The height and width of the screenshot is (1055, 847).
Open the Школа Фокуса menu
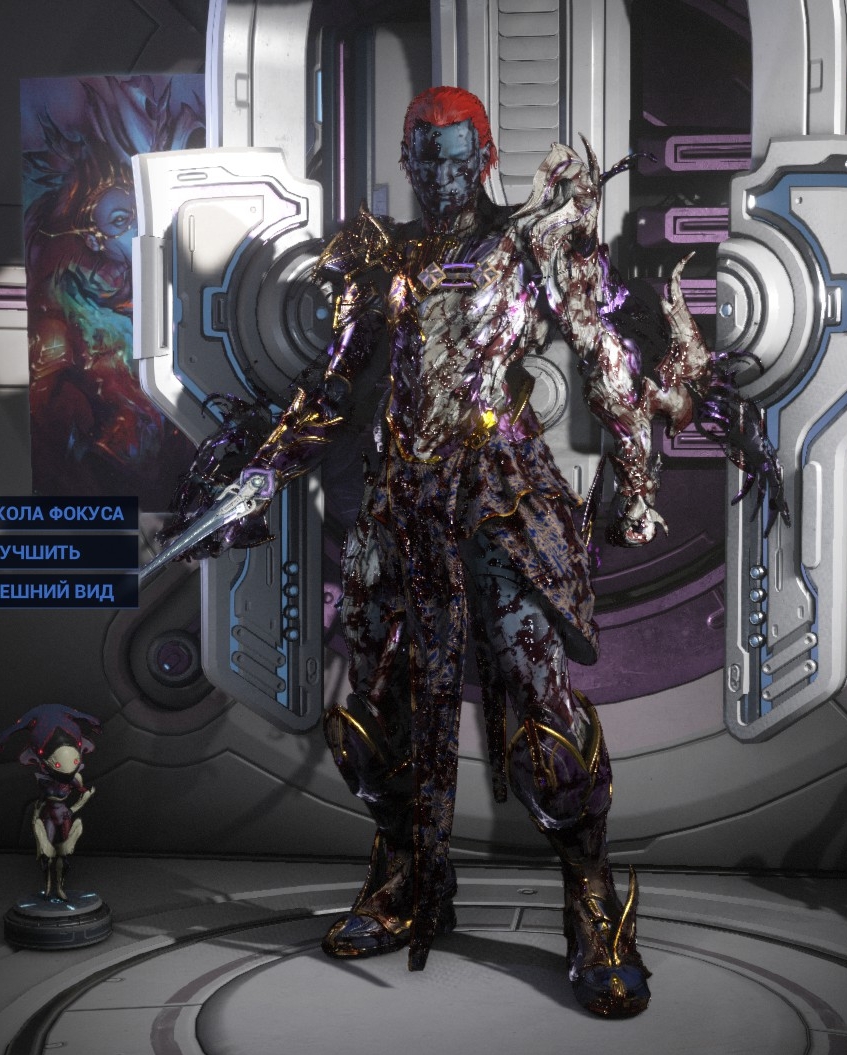(64, 514)
